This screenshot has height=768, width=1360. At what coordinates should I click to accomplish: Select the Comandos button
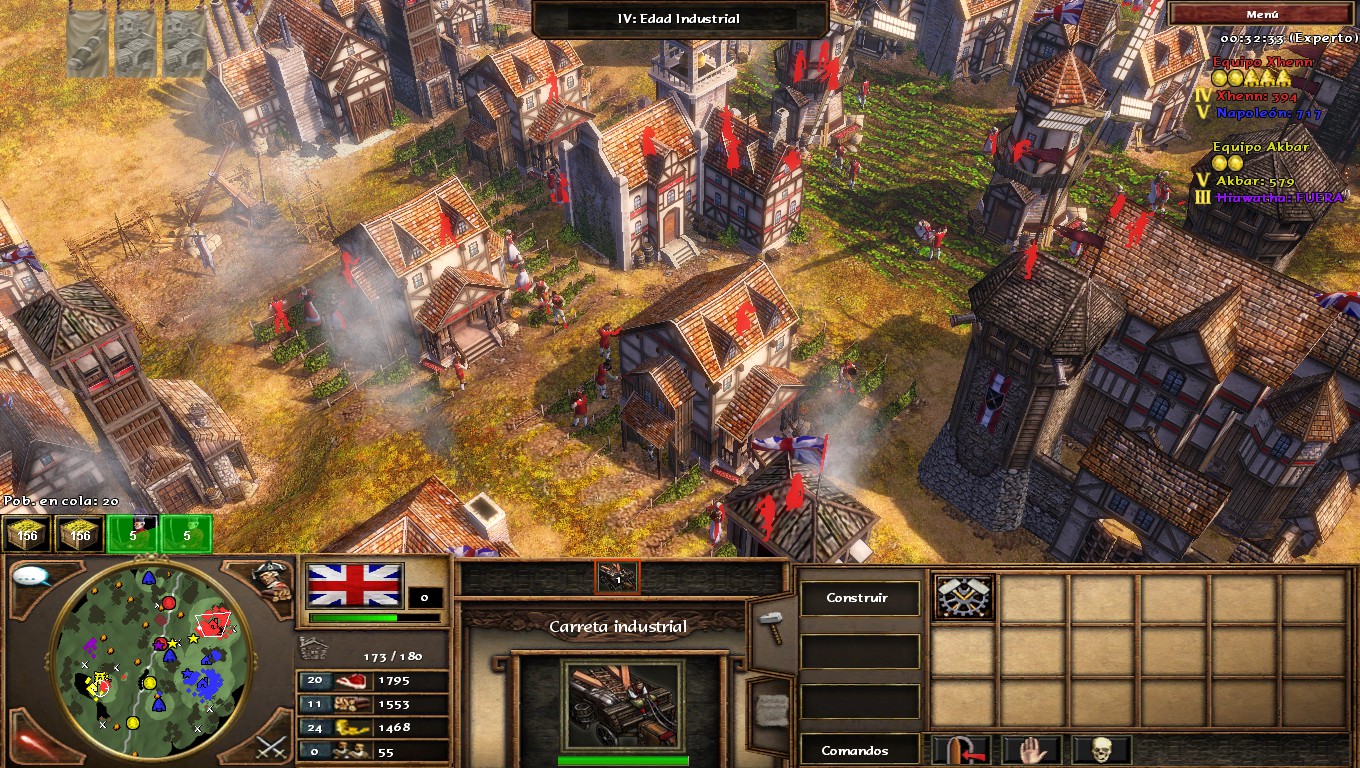click(x=857, y=750)
